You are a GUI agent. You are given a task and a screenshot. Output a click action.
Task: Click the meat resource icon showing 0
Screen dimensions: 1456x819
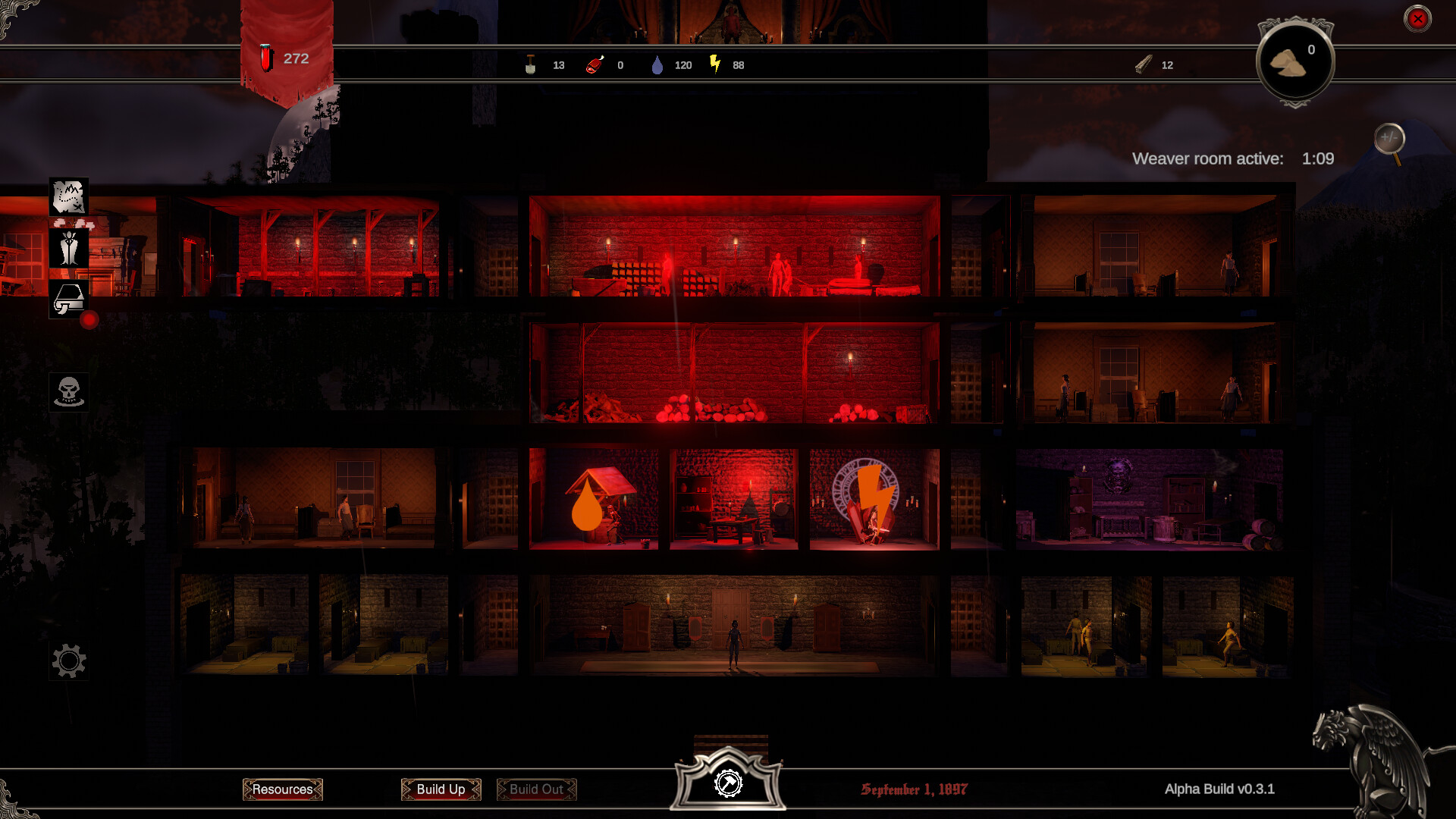(595, 65)
